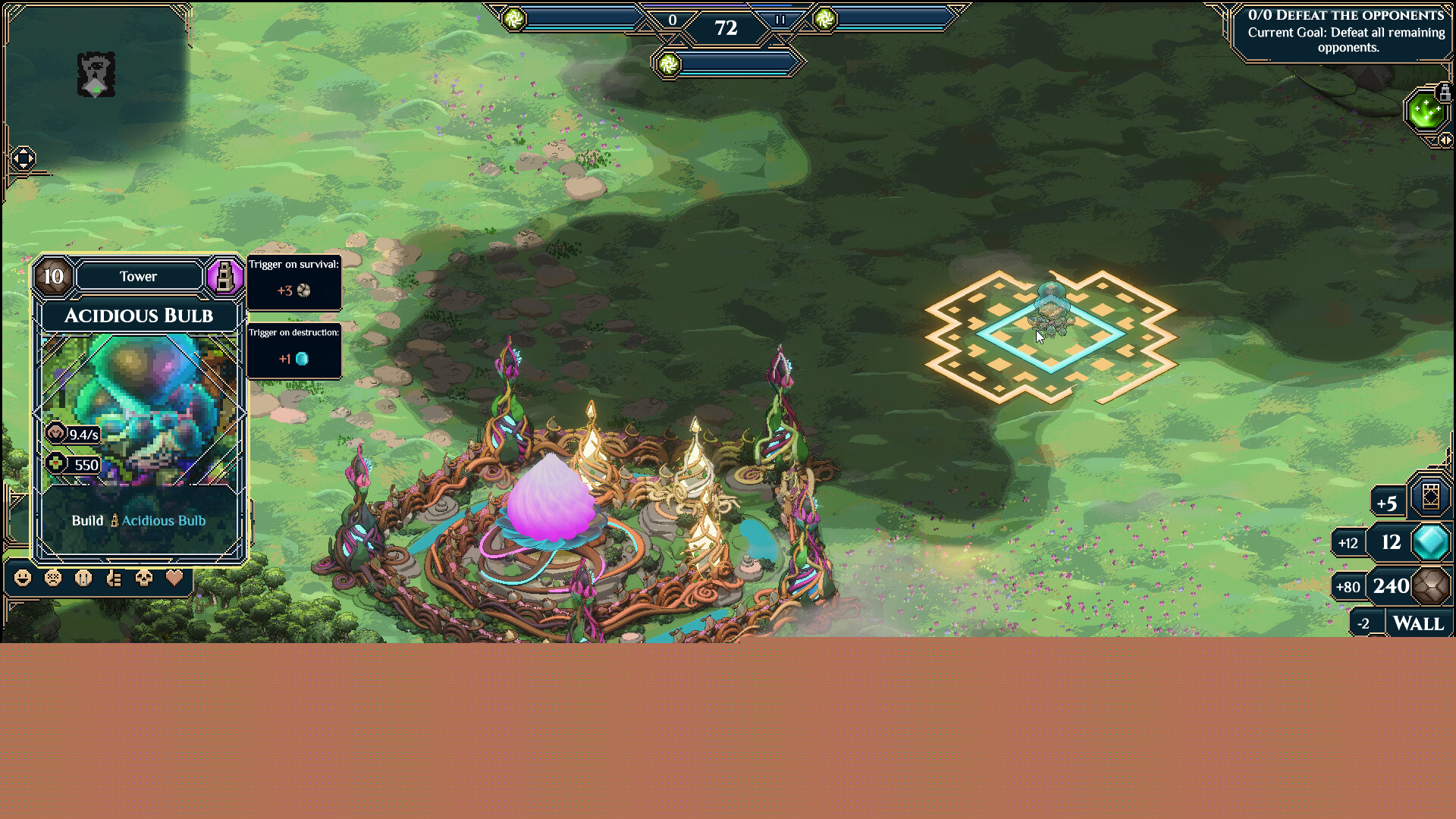Click the four-arrow camera button below the minimap
Screen dimensions: 1456x819
pyautogui.click(x=23, y=158)
